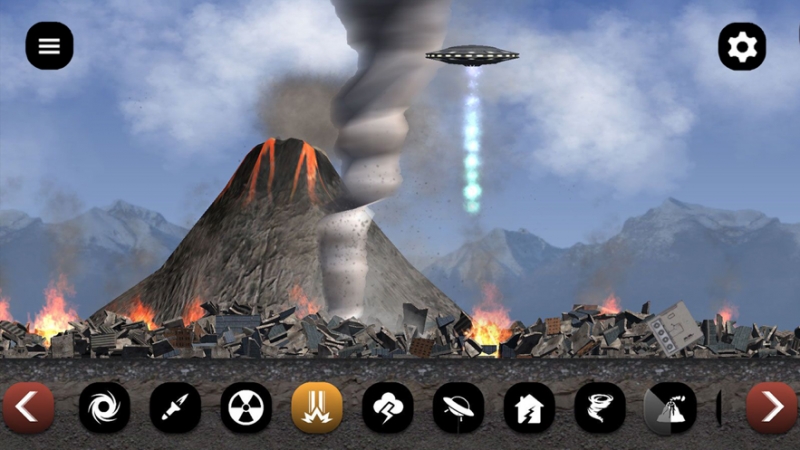The image size is (800, 450).
Task: Choose the volcano eruption icon
Action: tap(669, 408)
